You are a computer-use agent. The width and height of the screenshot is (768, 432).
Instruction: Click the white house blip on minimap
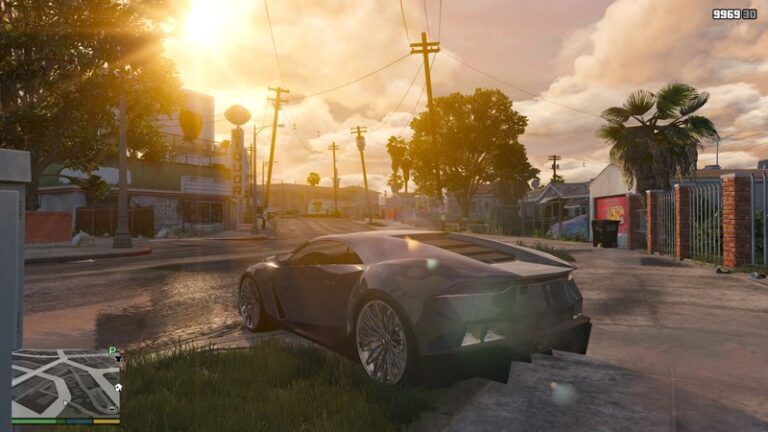[119, 386]
